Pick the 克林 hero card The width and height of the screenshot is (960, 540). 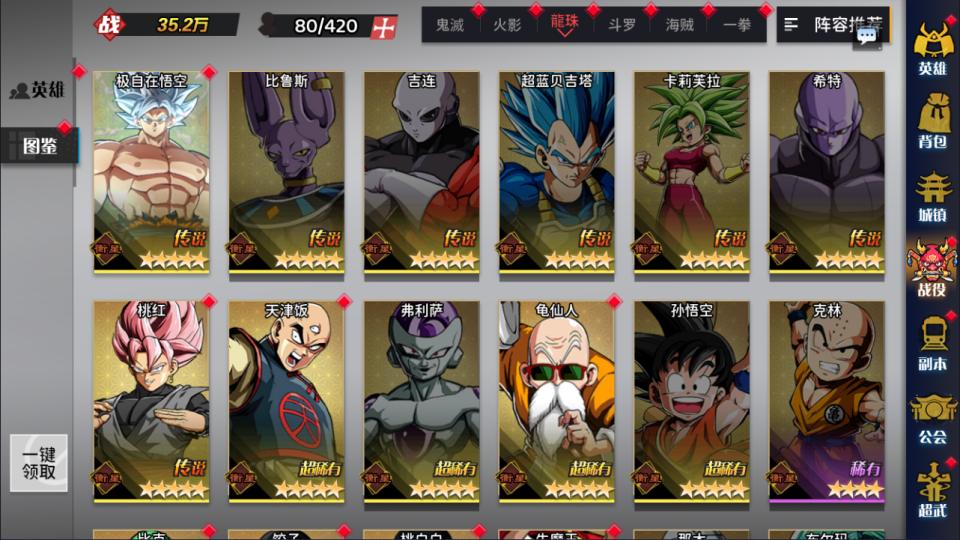click(826, 400)
